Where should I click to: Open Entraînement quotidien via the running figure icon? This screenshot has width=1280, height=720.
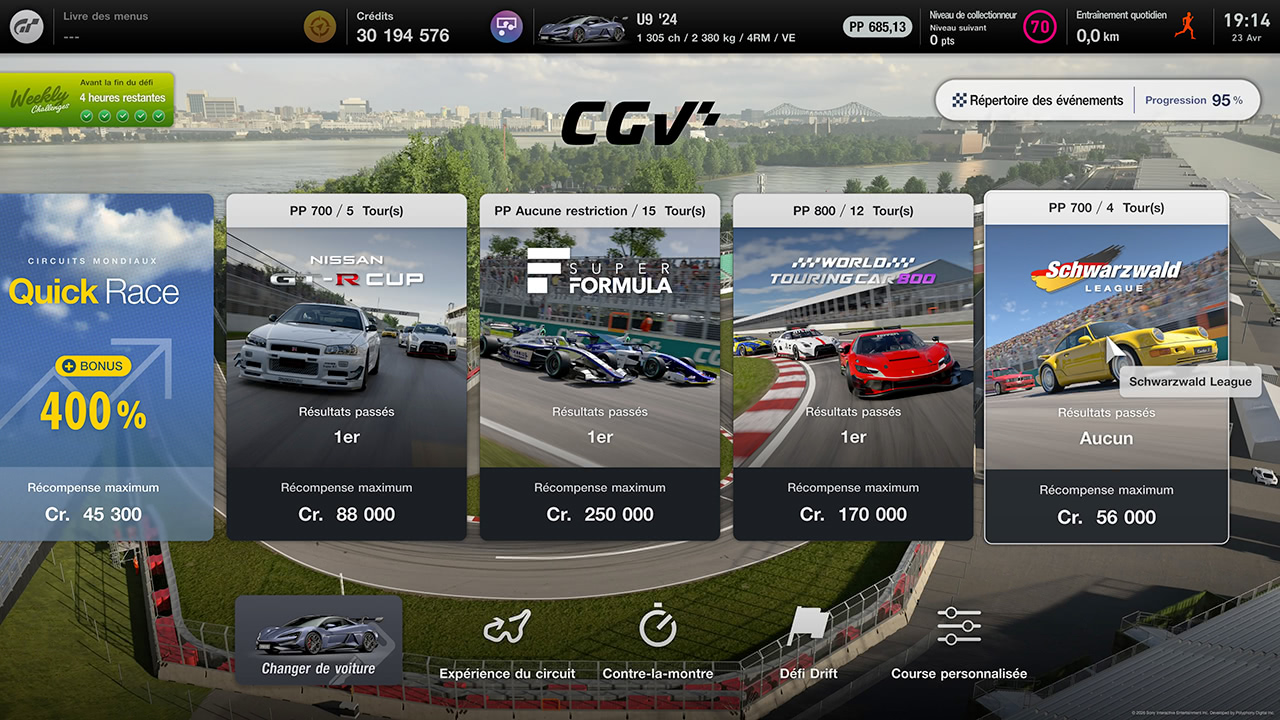[1186, 26]
